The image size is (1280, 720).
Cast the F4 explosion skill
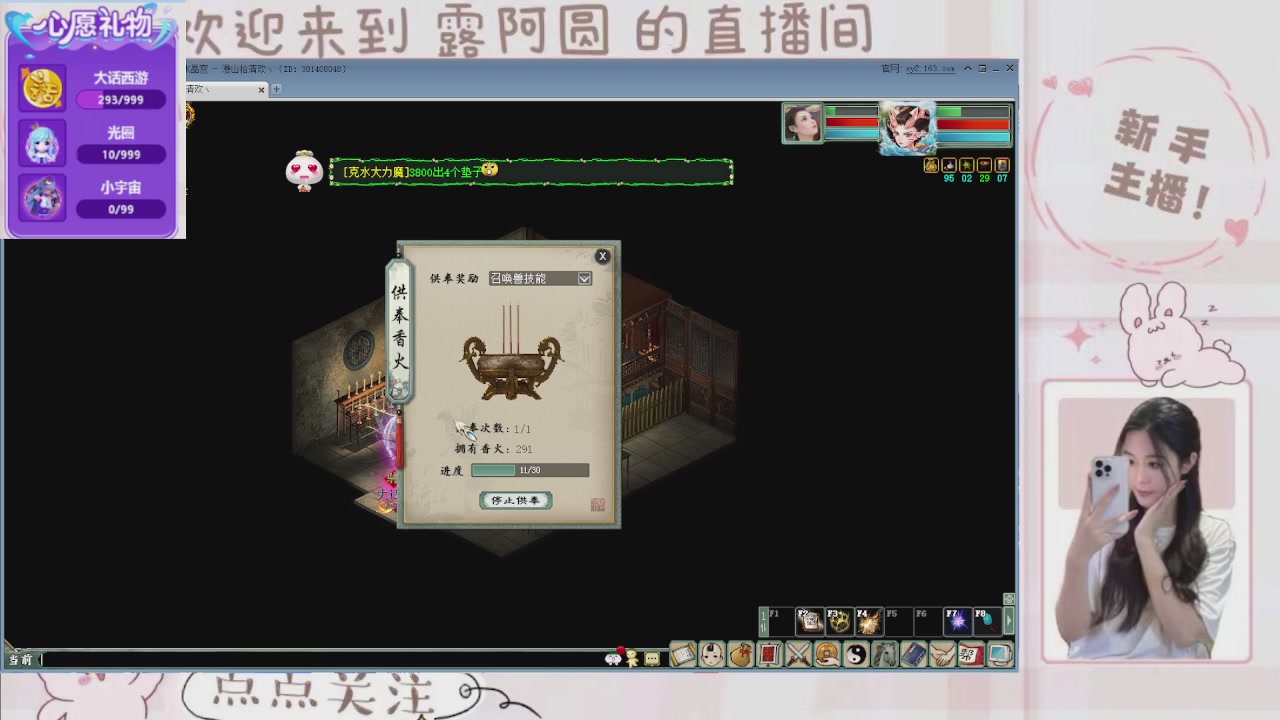869,620
